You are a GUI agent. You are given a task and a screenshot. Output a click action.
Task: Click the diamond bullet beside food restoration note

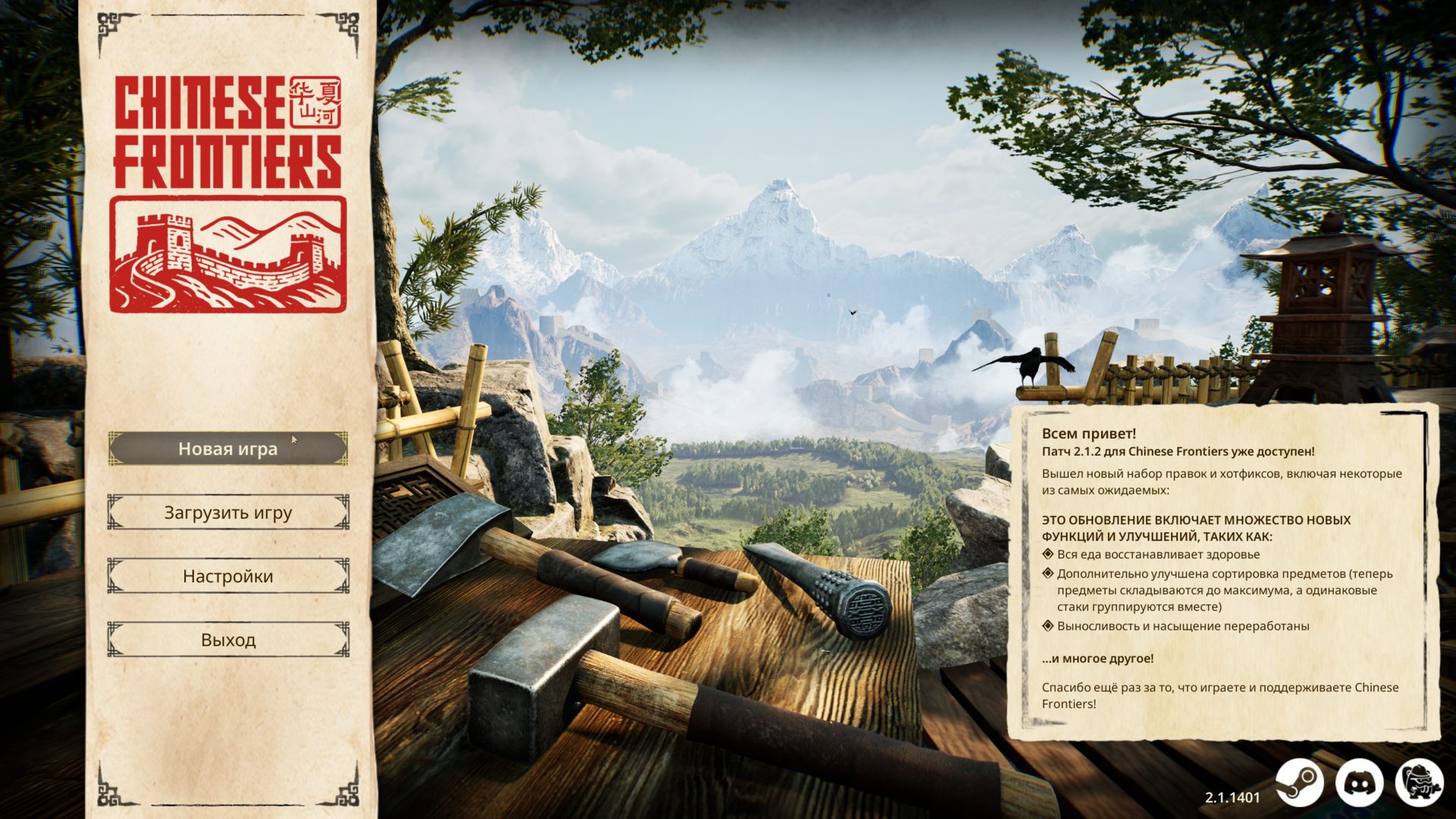1049,554
